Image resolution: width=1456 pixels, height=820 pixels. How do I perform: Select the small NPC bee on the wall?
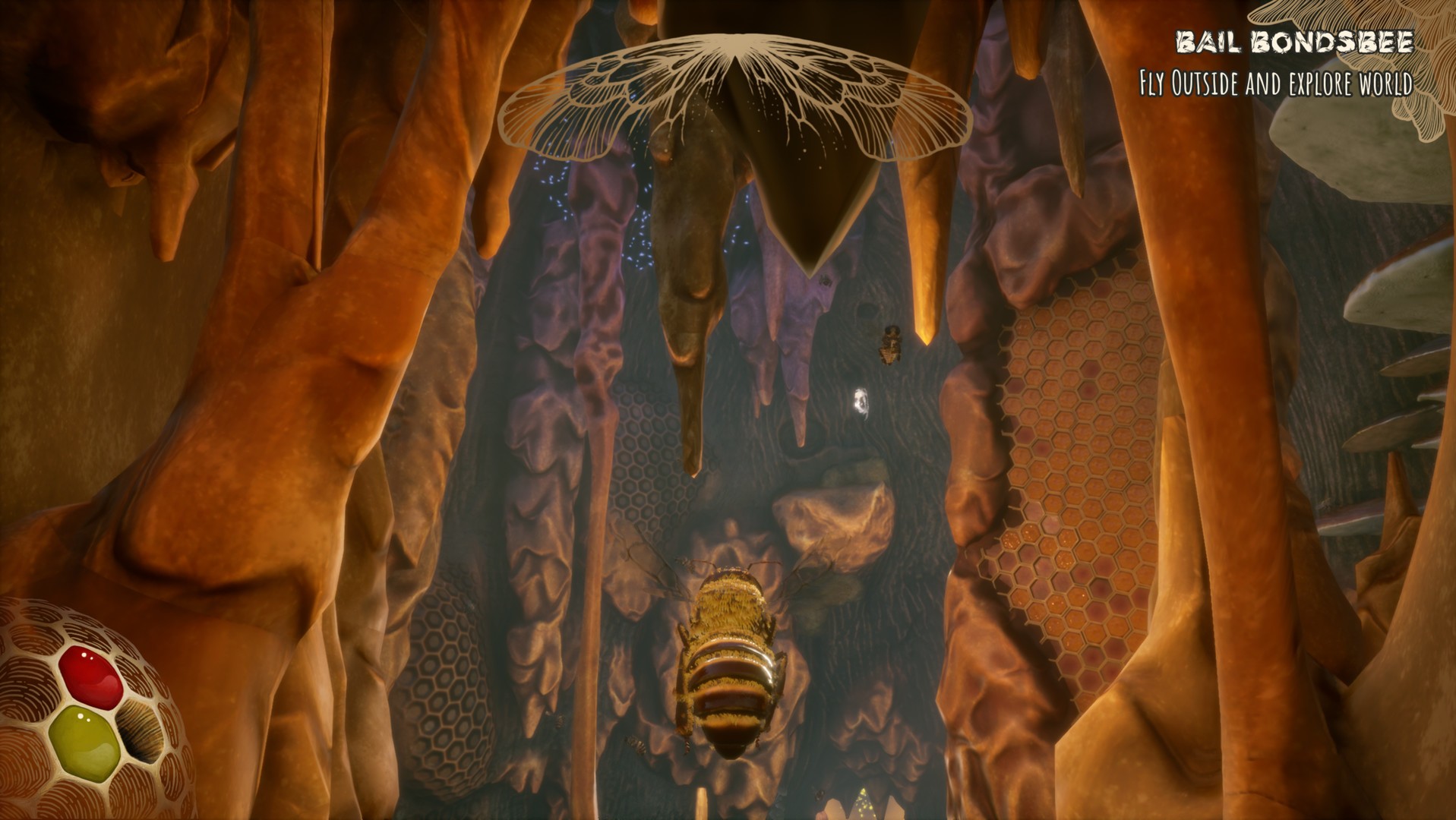(890, 345)
